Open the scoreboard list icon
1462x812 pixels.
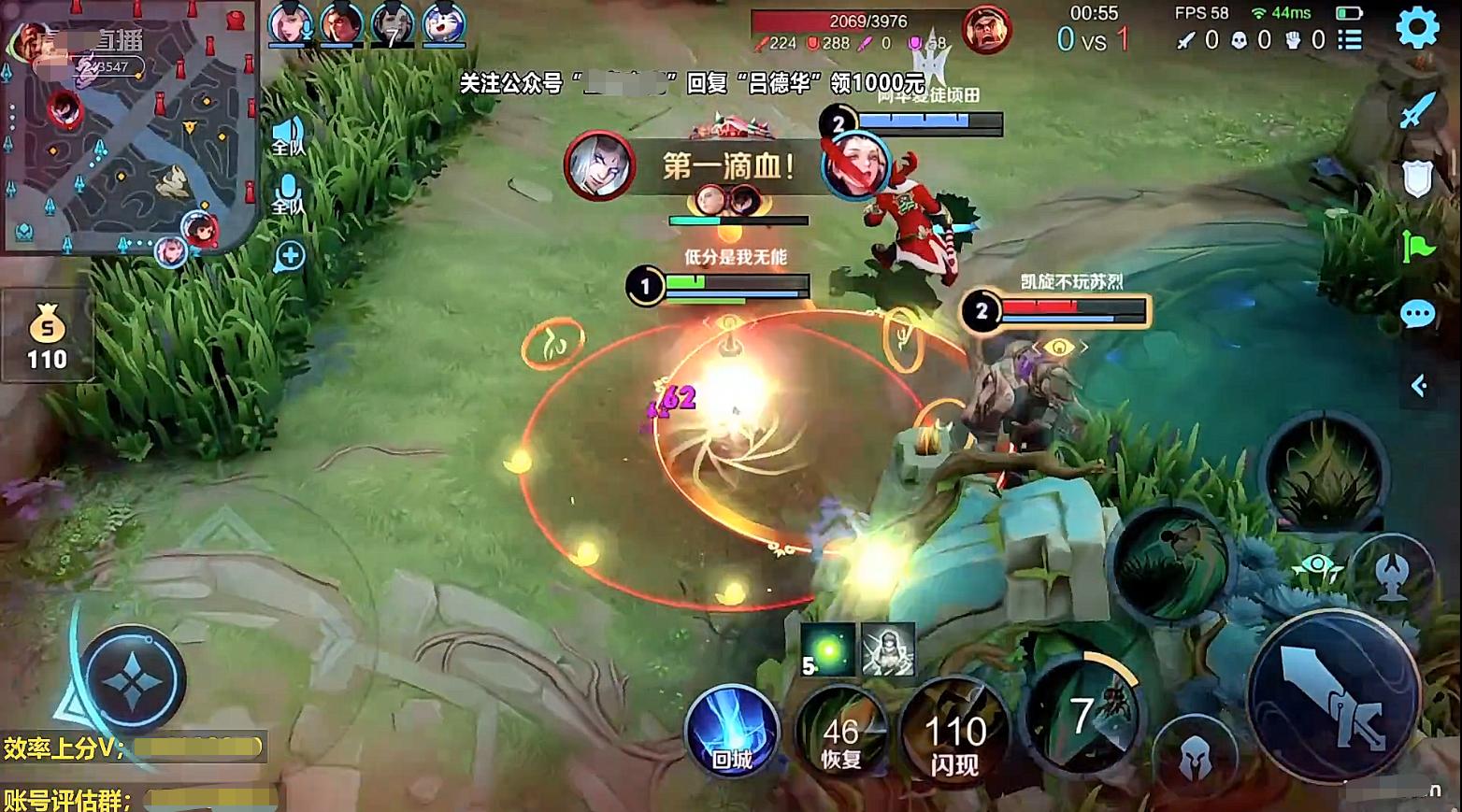[1349, 39]
